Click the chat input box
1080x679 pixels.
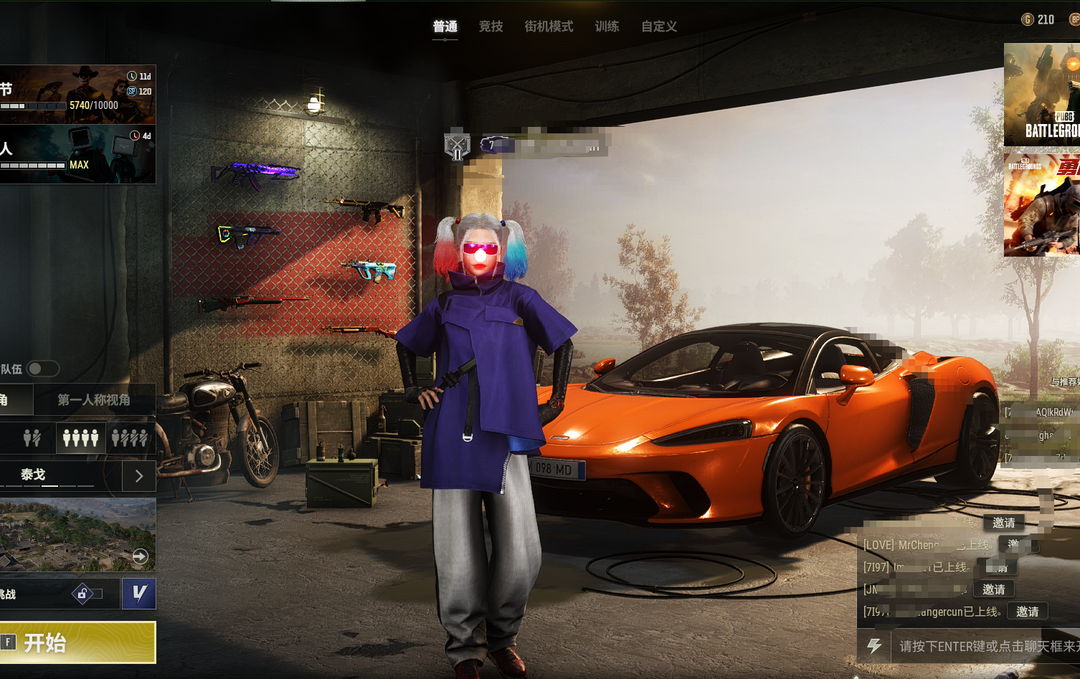point(985,646)
